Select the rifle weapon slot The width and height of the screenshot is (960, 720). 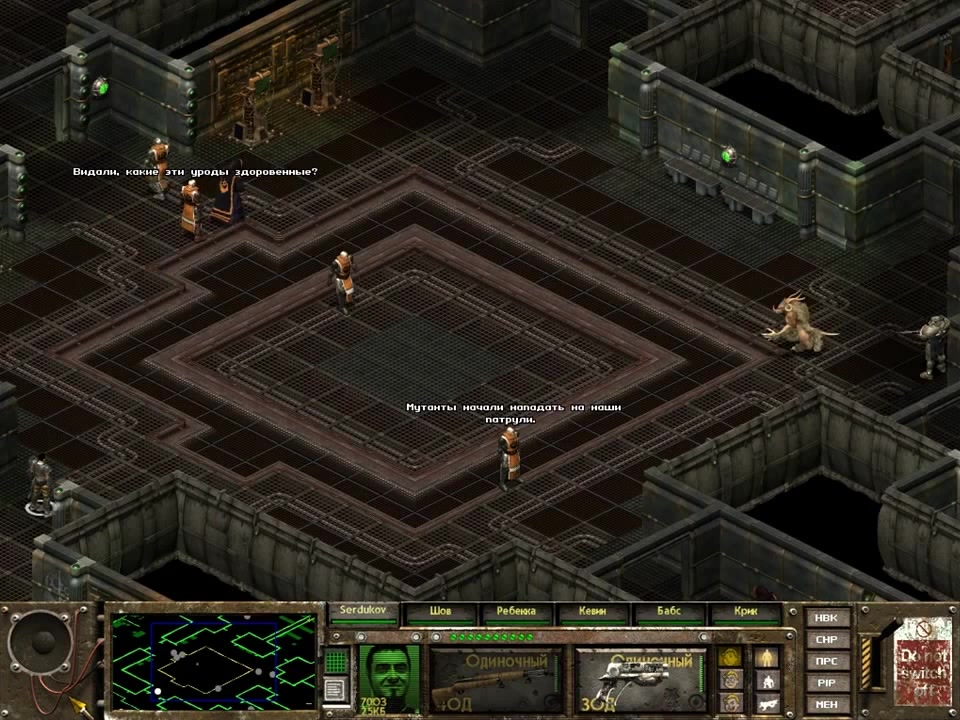tap(496, 678)
